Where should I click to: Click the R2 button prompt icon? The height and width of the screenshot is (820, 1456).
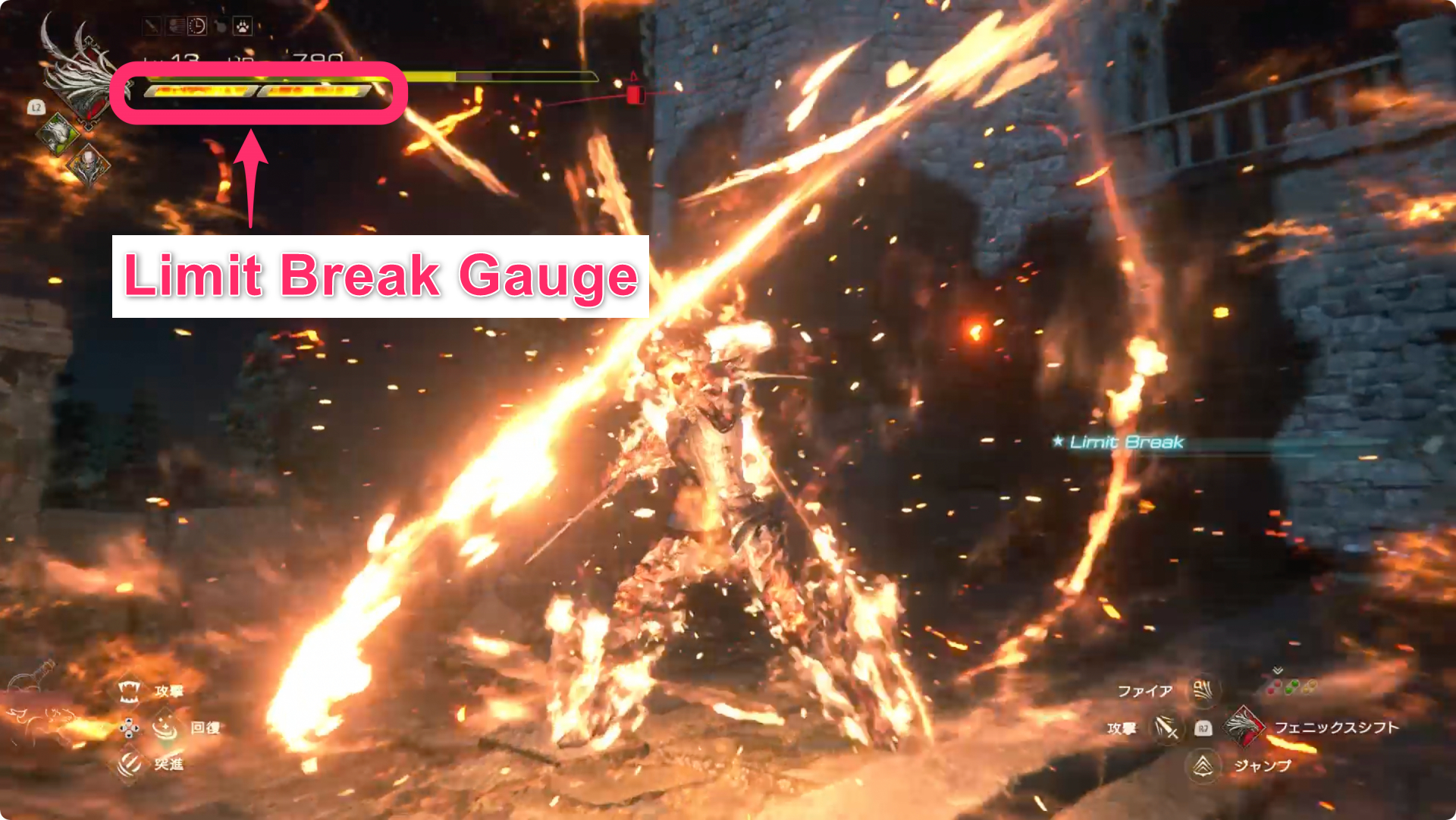pyautogui.click(x=1203, y=729)
